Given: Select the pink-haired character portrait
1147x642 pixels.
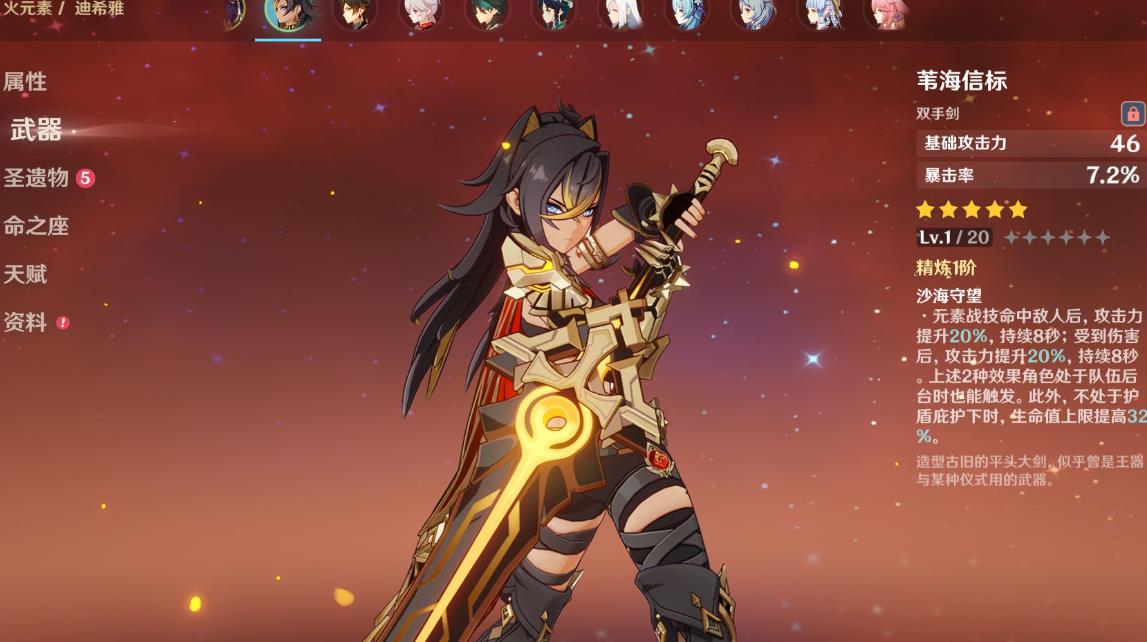Looking at the screenshot, I should pyautogui.click(x=886, y=14).
